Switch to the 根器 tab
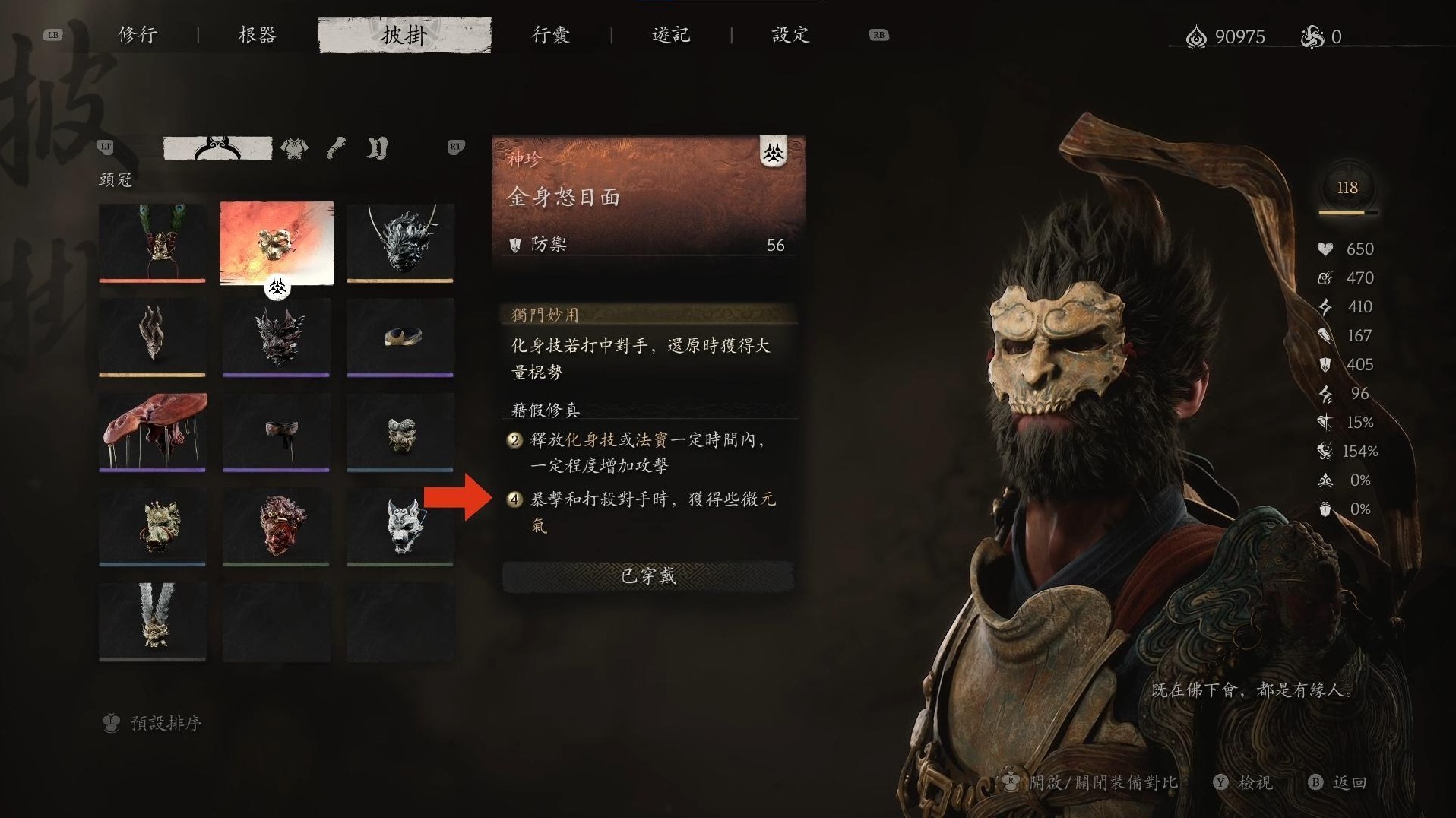1456x818 pixels. coord(257,35)
